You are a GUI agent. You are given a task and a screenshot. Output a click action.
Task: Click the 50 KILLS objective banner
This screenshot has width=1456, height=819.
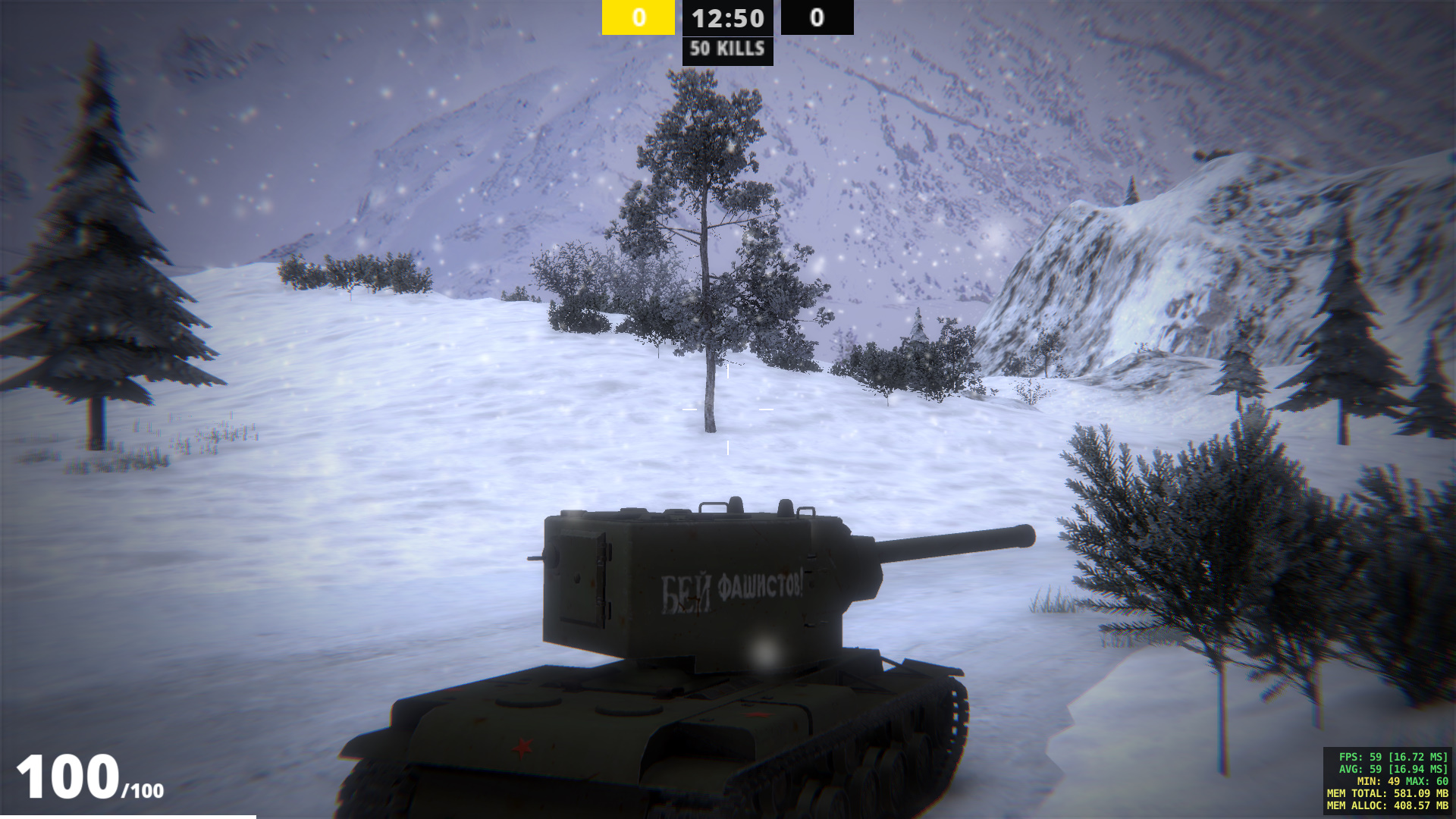click(x=727, y=50)
